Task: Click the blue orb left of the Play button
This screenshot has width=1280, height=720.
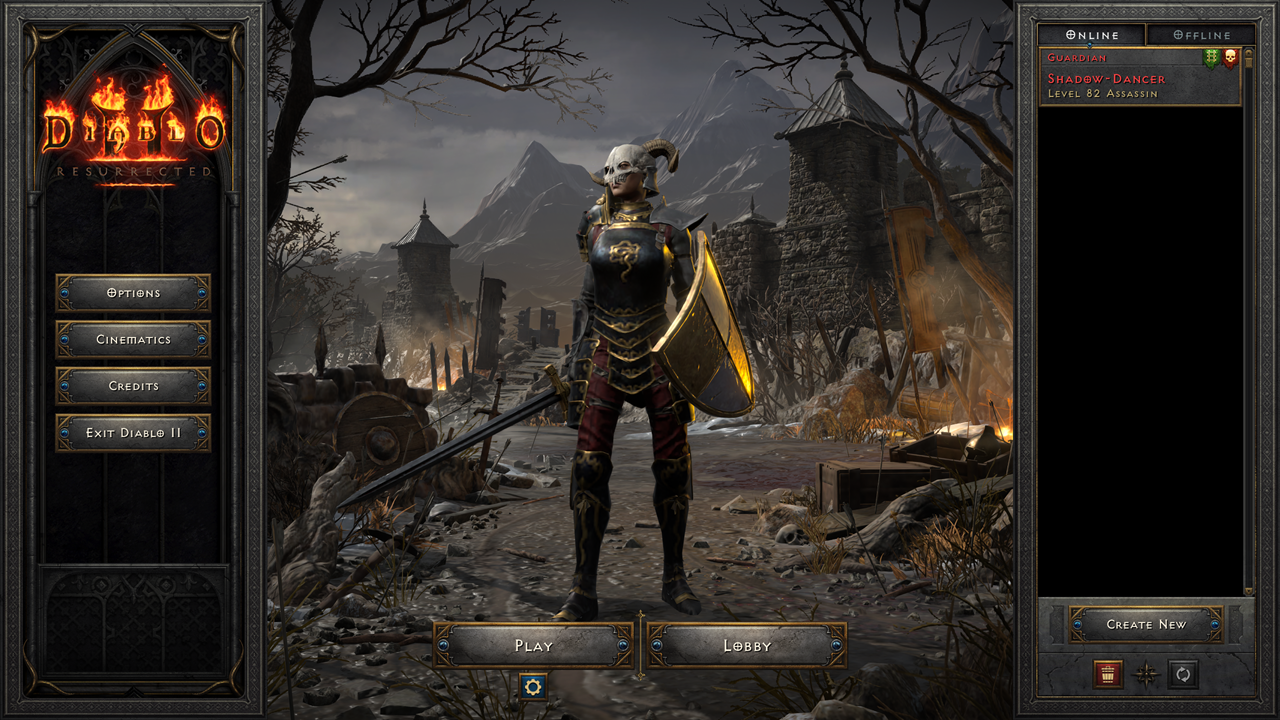Action: pyautogui.click(x=442, y=646)
